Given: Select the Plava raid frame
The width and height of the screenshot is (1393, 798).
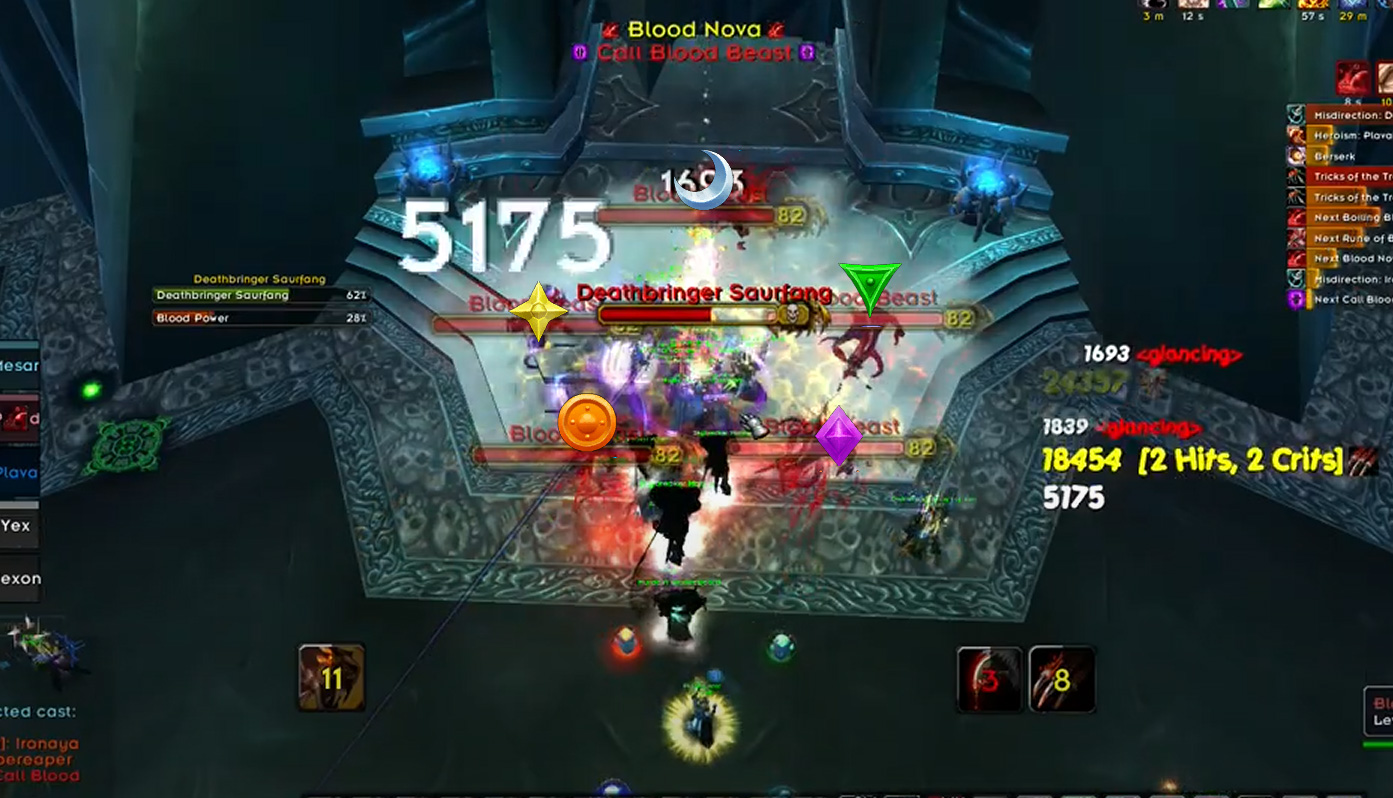Looking at the screenshot, I should (x=18, y=473).
